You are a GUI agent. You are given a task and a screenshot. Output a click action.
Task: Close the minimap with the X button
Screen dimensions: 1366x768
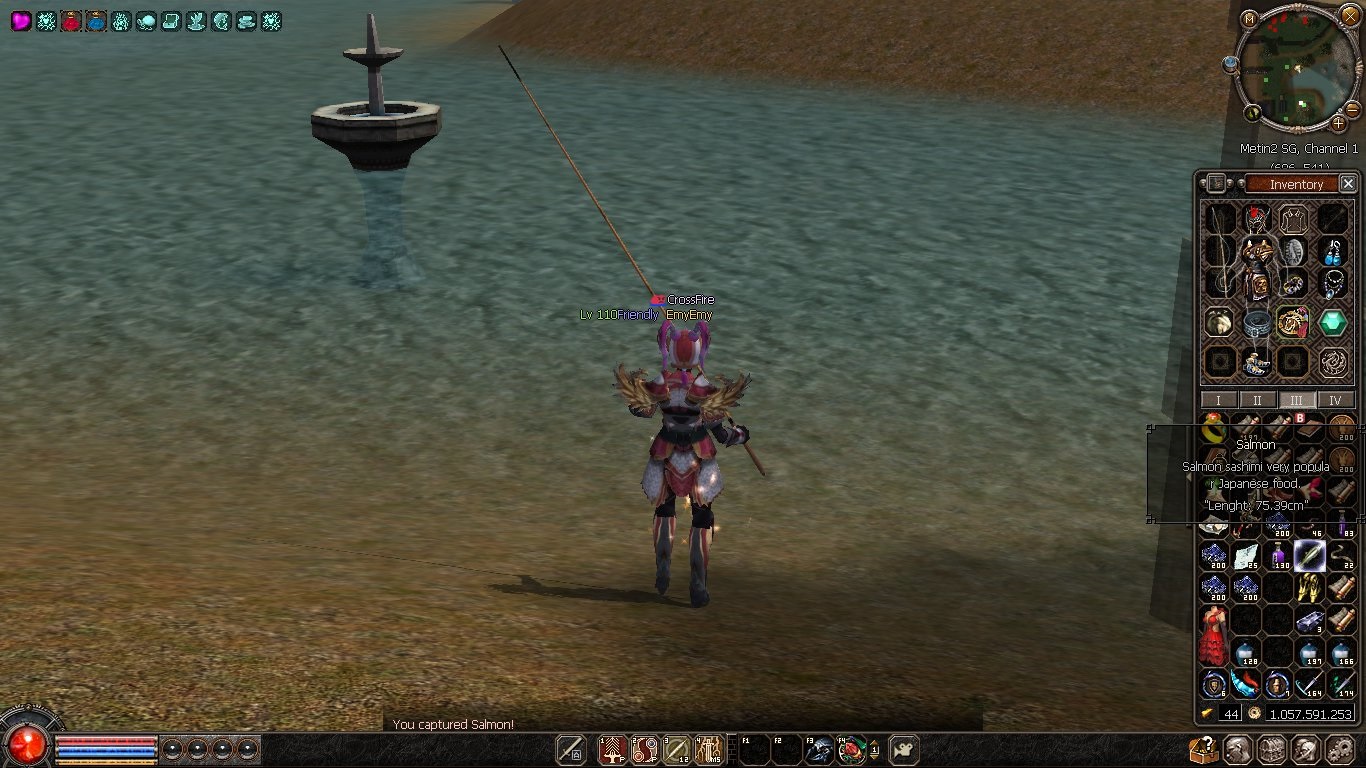1349,16
